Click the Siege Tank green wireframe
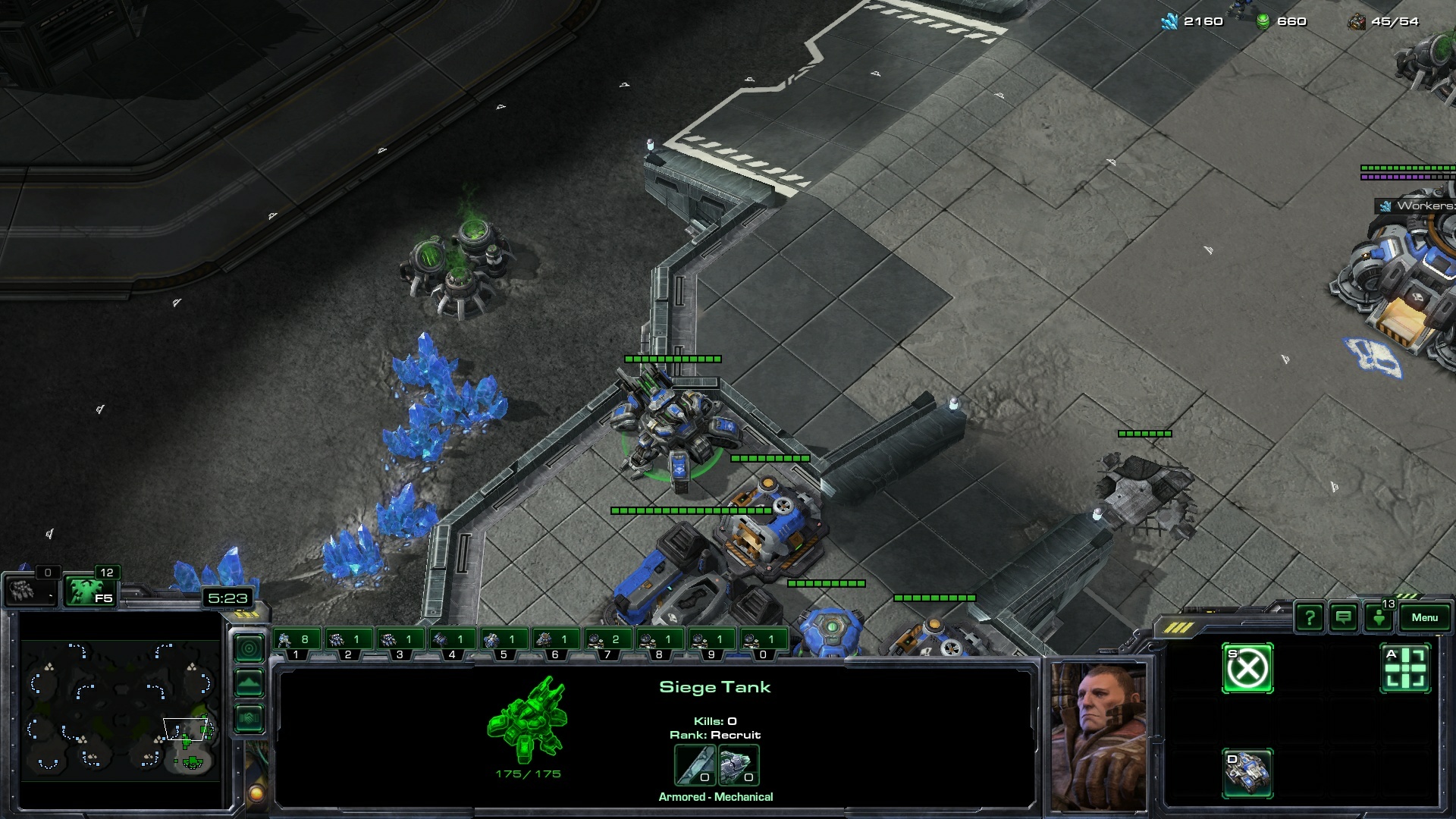This screenshot has width=1456, height=819. pyautogui.click(x=527, y=720)
